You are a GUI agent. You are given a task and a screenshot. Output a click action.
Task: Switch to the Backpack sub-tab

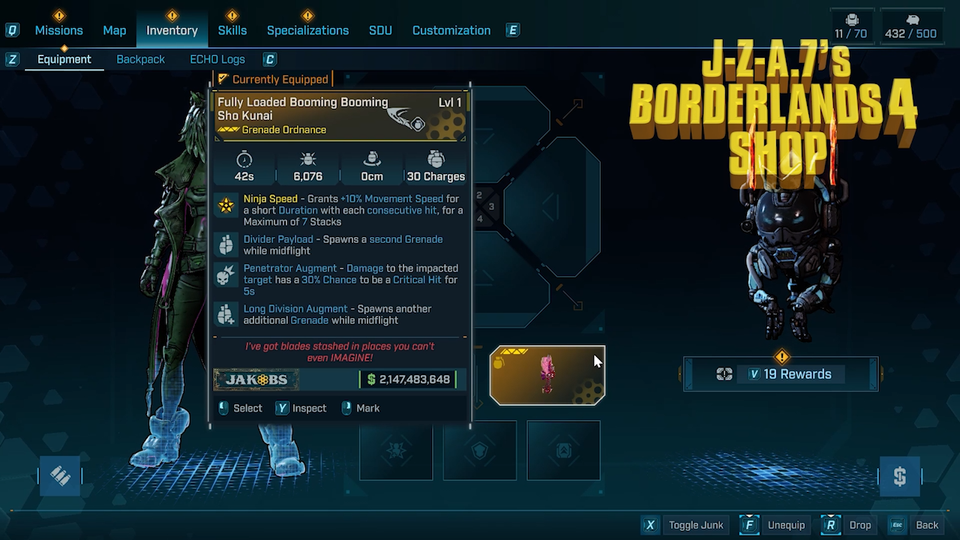141,59
